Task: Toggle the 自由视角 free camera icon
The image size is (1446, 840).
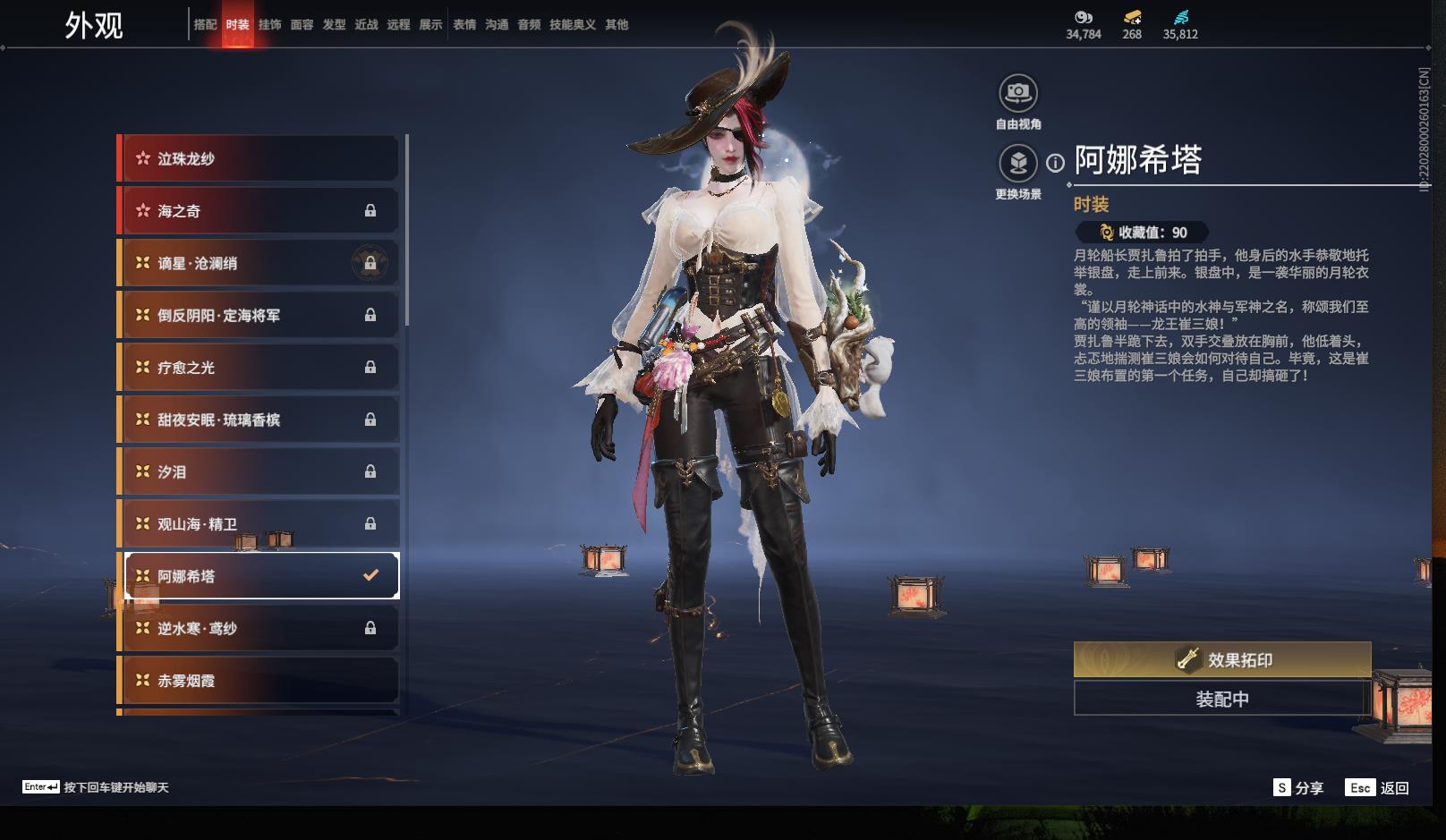Action: 1018,92
